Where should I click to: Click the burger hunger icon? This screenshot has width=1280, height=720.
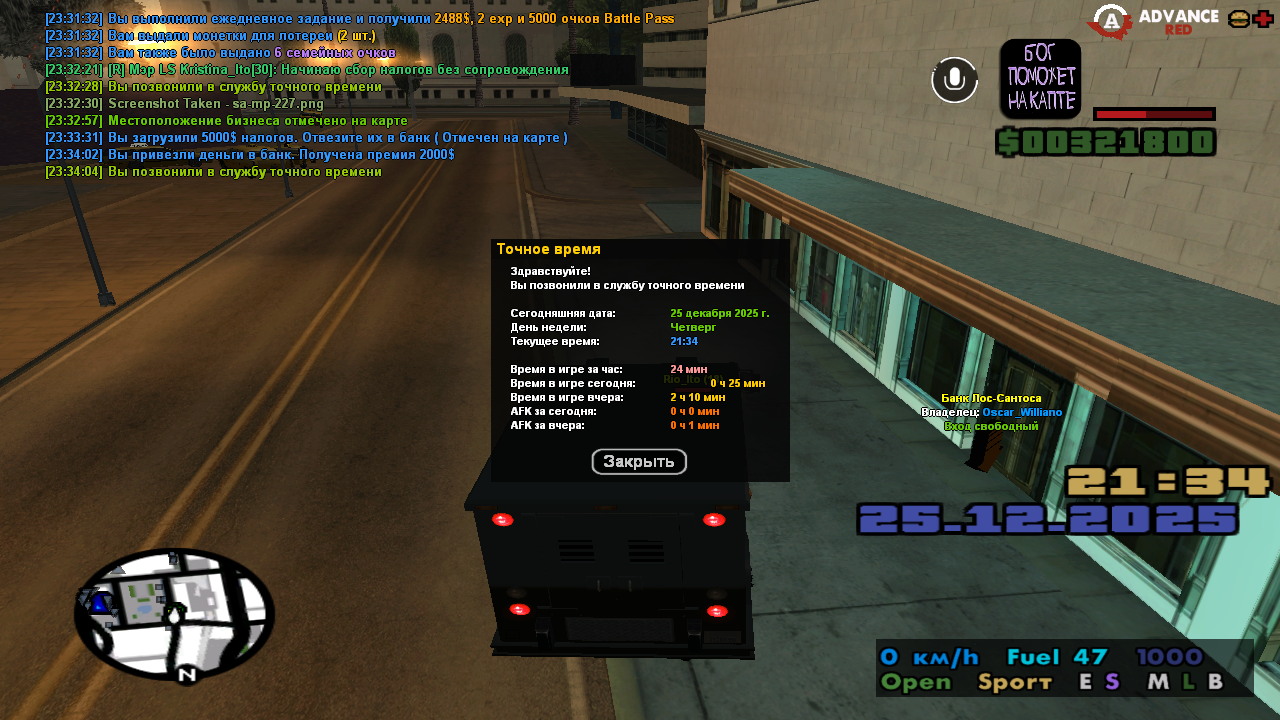point(1238,19)
